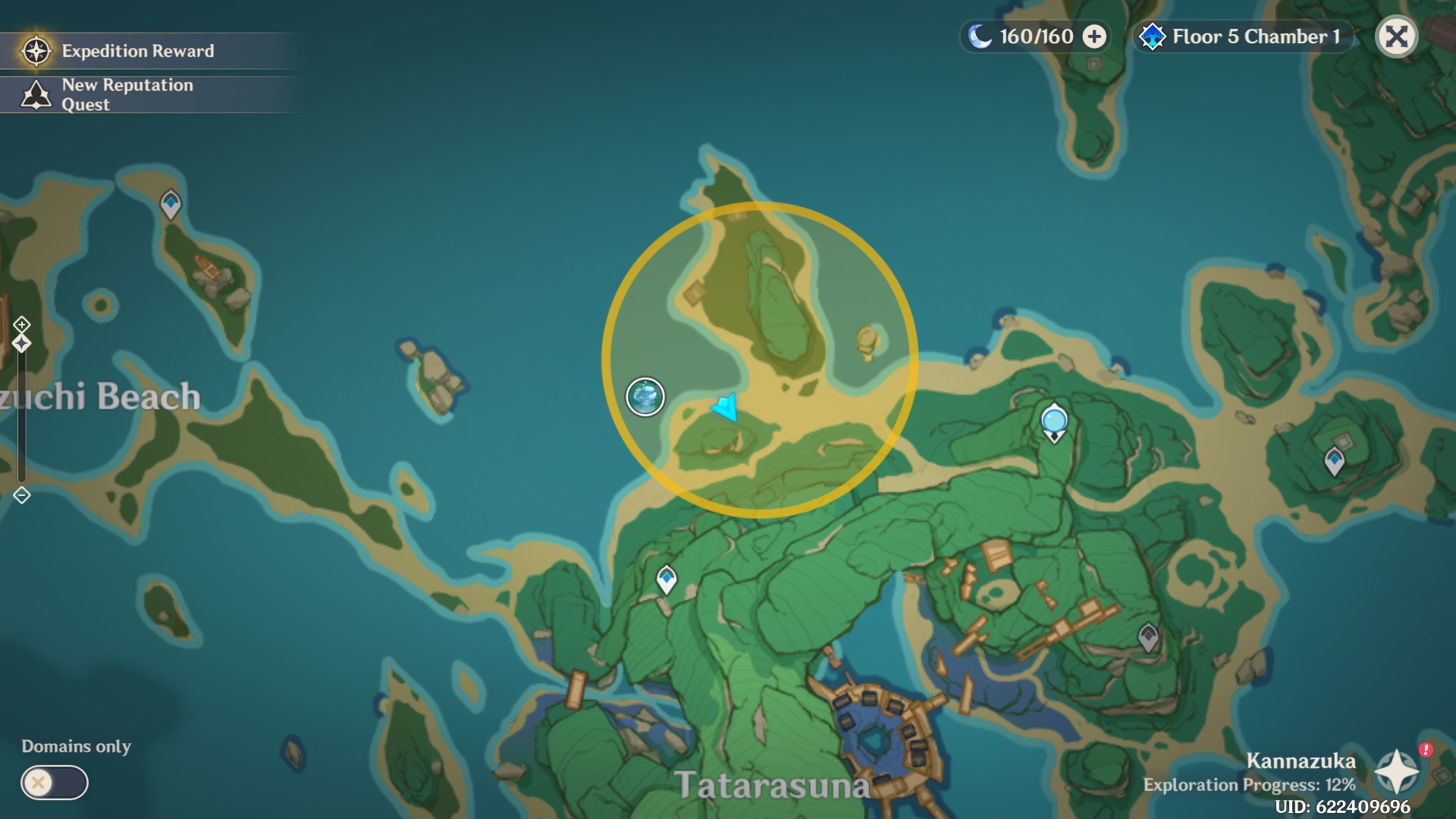This screenshot has height=819, width=1456.
Task: Close the map screen with the X button
Action: click(x=1396, y=36)
